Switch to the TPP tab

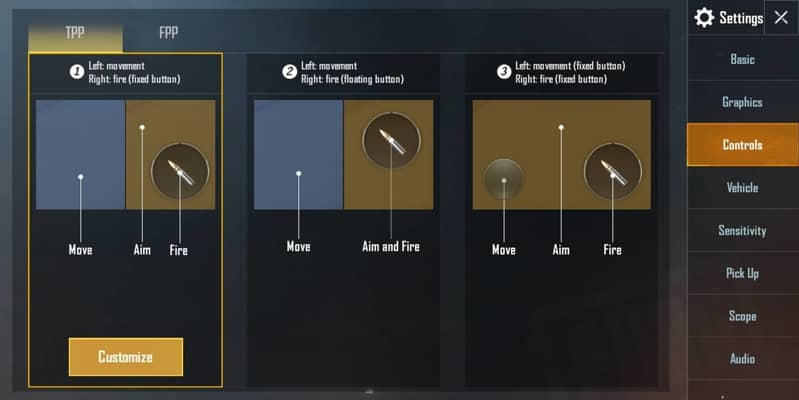[x=75, y=32]
